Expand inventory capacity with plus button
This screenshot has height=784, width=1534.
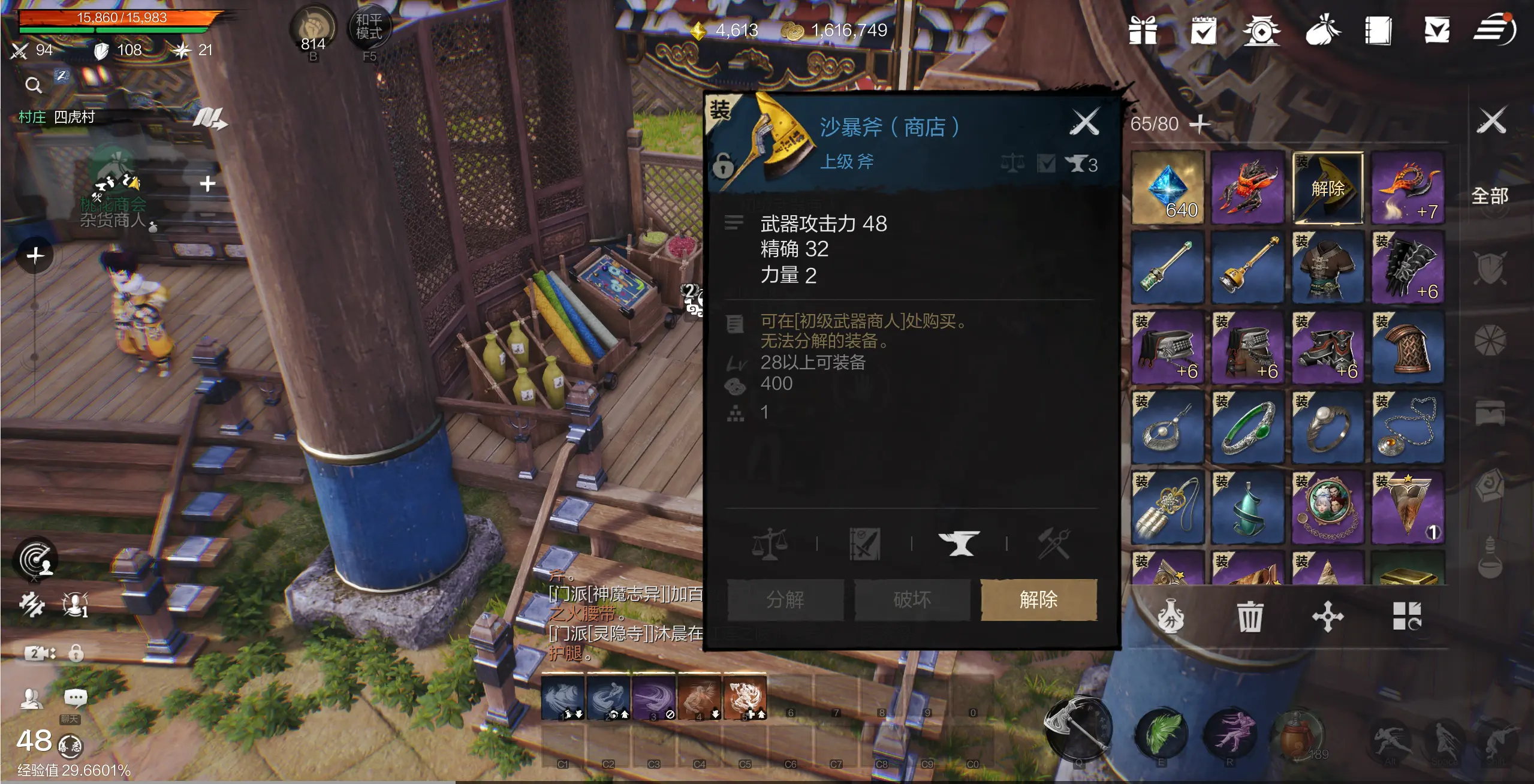(1200, 124)
